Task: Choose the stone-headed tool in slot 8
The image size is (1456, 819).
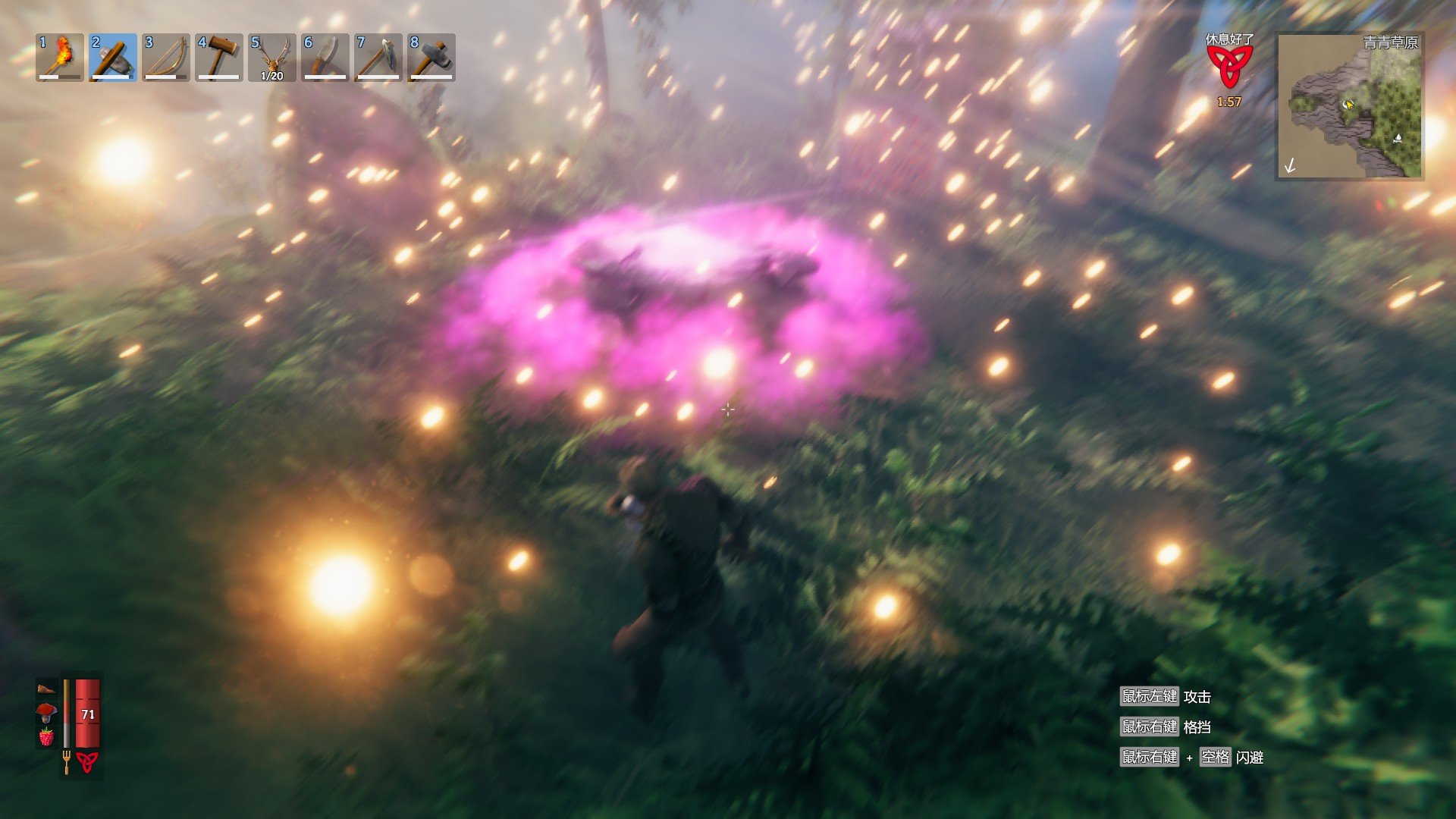Action: (x=431, y=57)
